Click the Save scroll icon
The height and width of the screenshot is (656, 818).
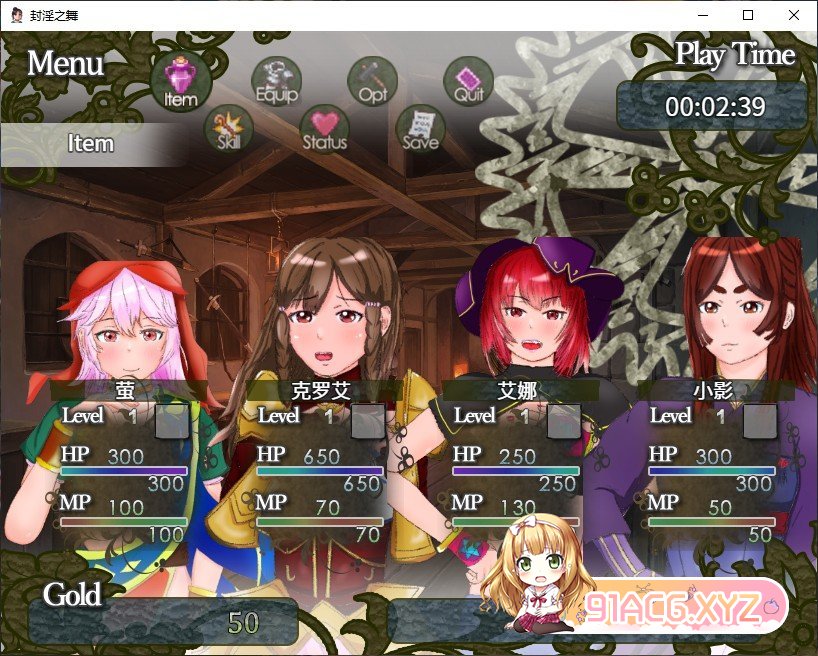coord(420,128)
